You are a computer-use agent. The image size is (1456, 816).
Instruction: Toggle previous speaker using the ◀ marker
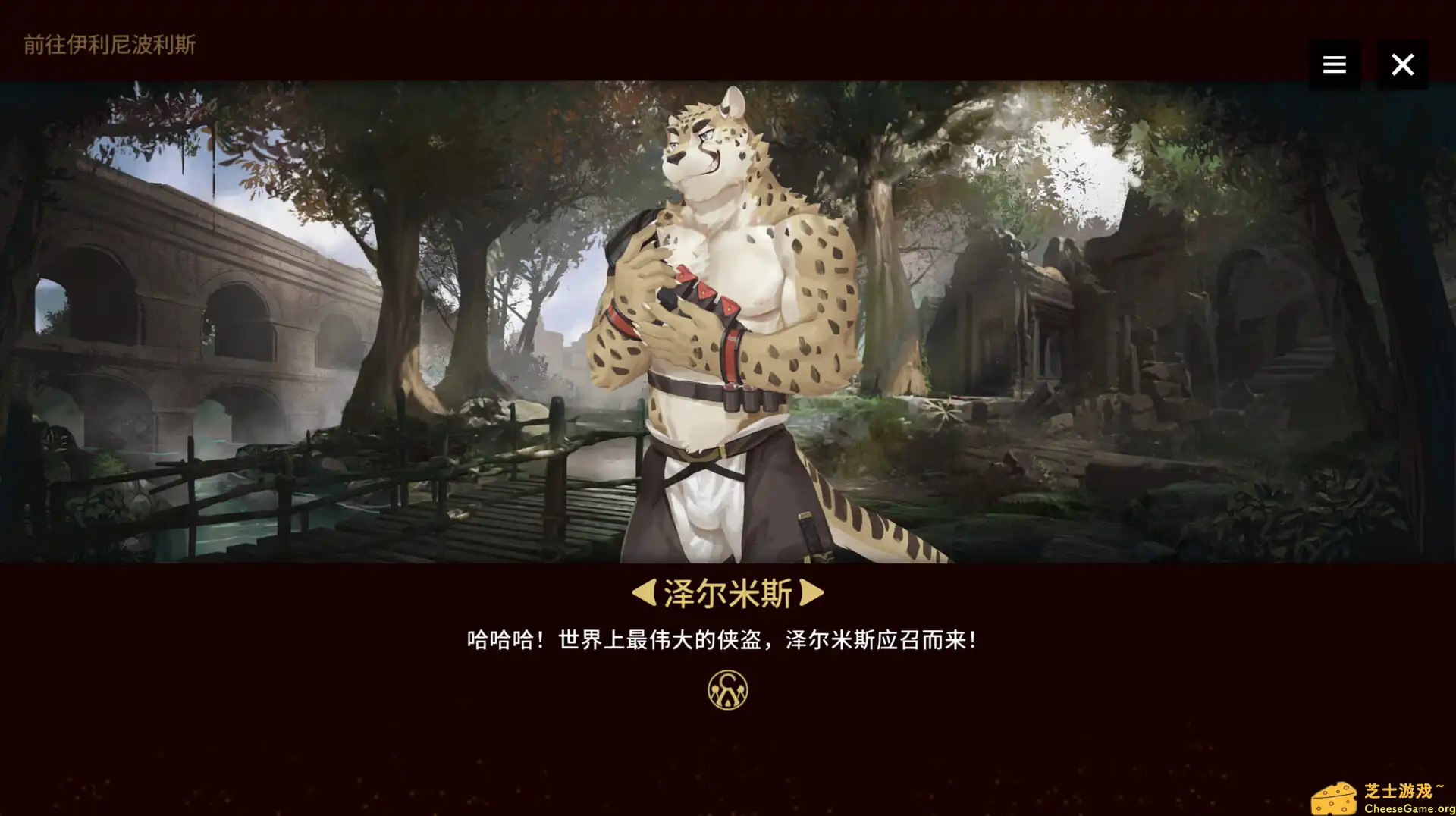pyautogui.click(x=644, y=594)
